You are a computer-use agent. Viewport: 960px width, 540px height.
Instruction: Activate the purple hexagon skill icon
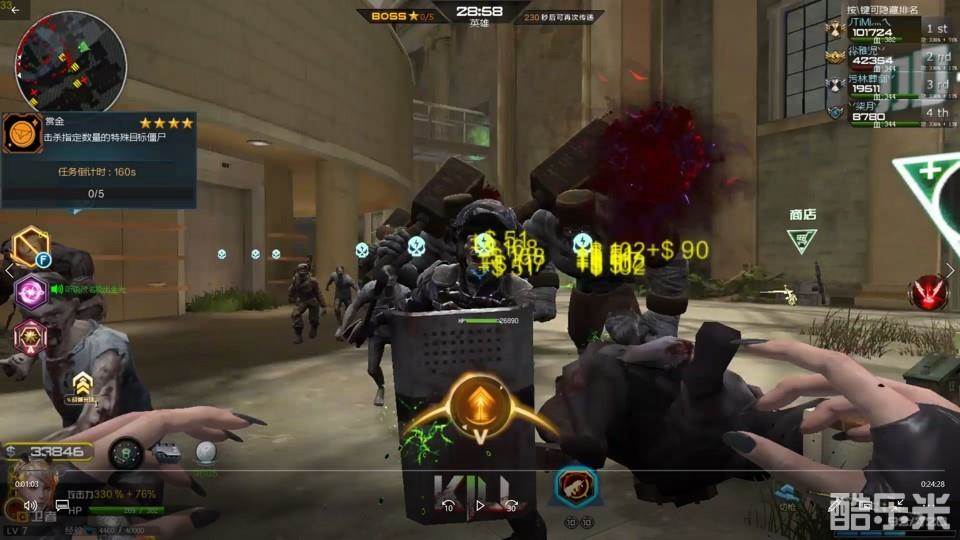(x=30, y=292)
